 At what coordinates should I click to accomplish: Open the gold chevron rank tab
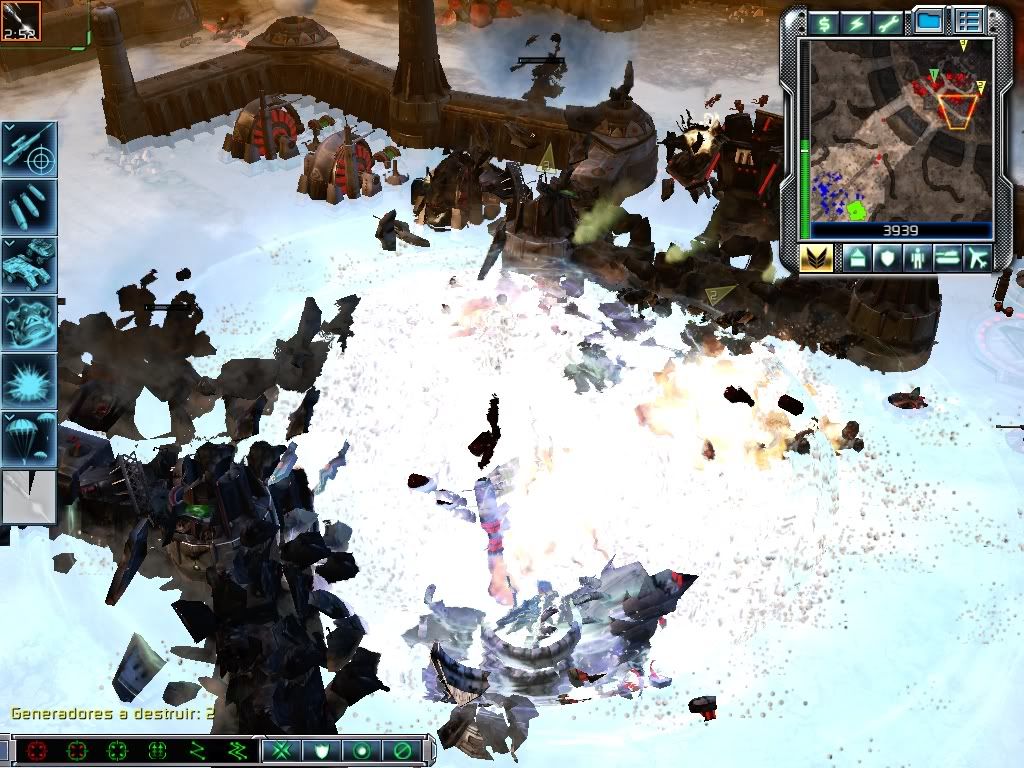click(818, 258)
